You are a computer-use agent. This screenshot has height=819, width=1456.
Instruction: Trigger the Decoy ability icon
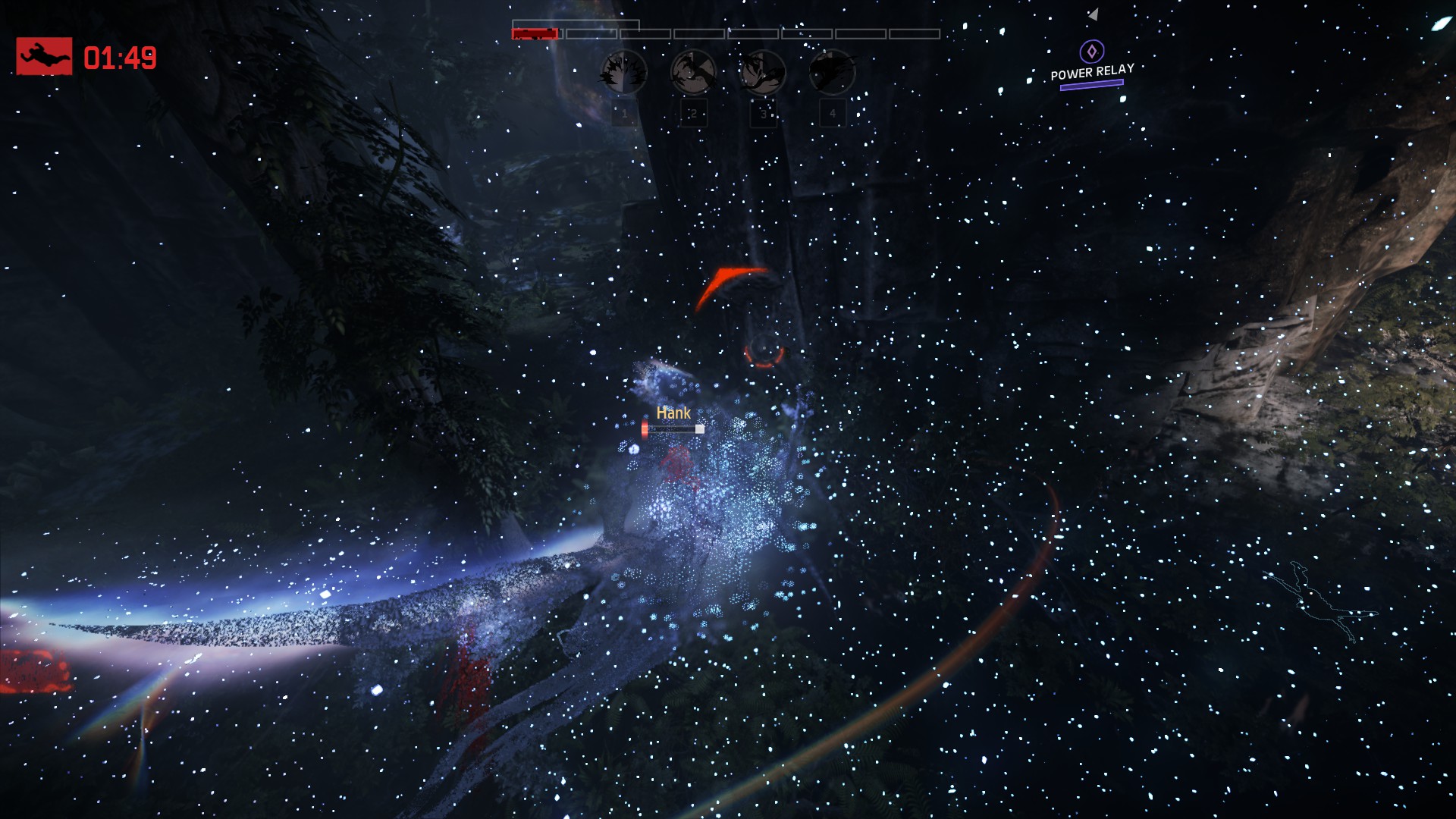point(762,73)
